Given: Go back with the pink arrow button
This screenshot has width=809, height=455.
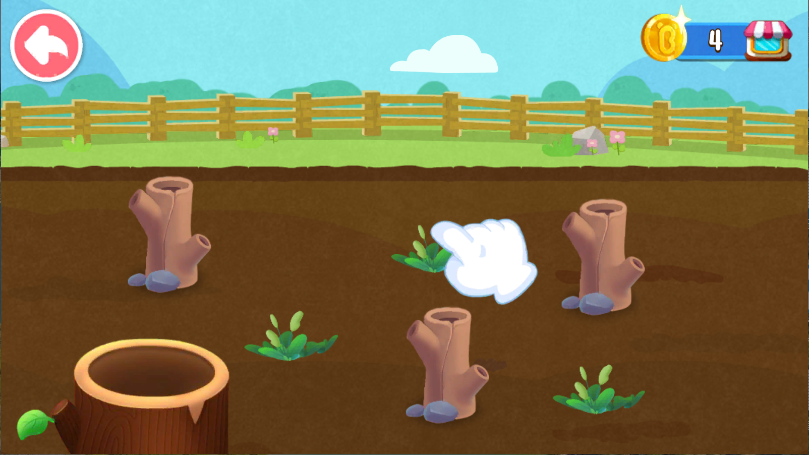Looking at the screenshot, I should click(46, 44).
